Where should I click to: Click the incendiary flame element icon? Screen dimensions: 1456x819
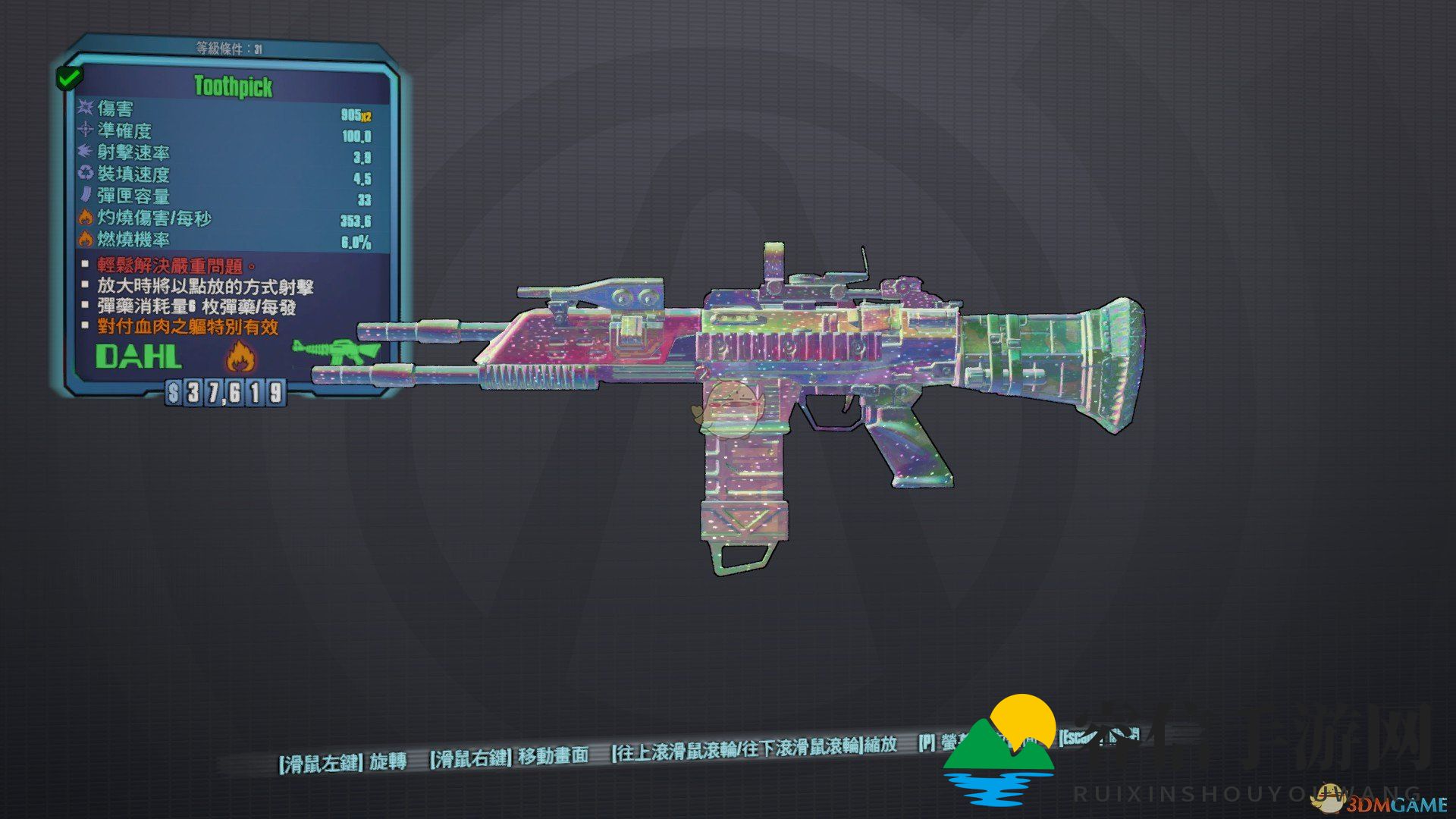(240, 355)
